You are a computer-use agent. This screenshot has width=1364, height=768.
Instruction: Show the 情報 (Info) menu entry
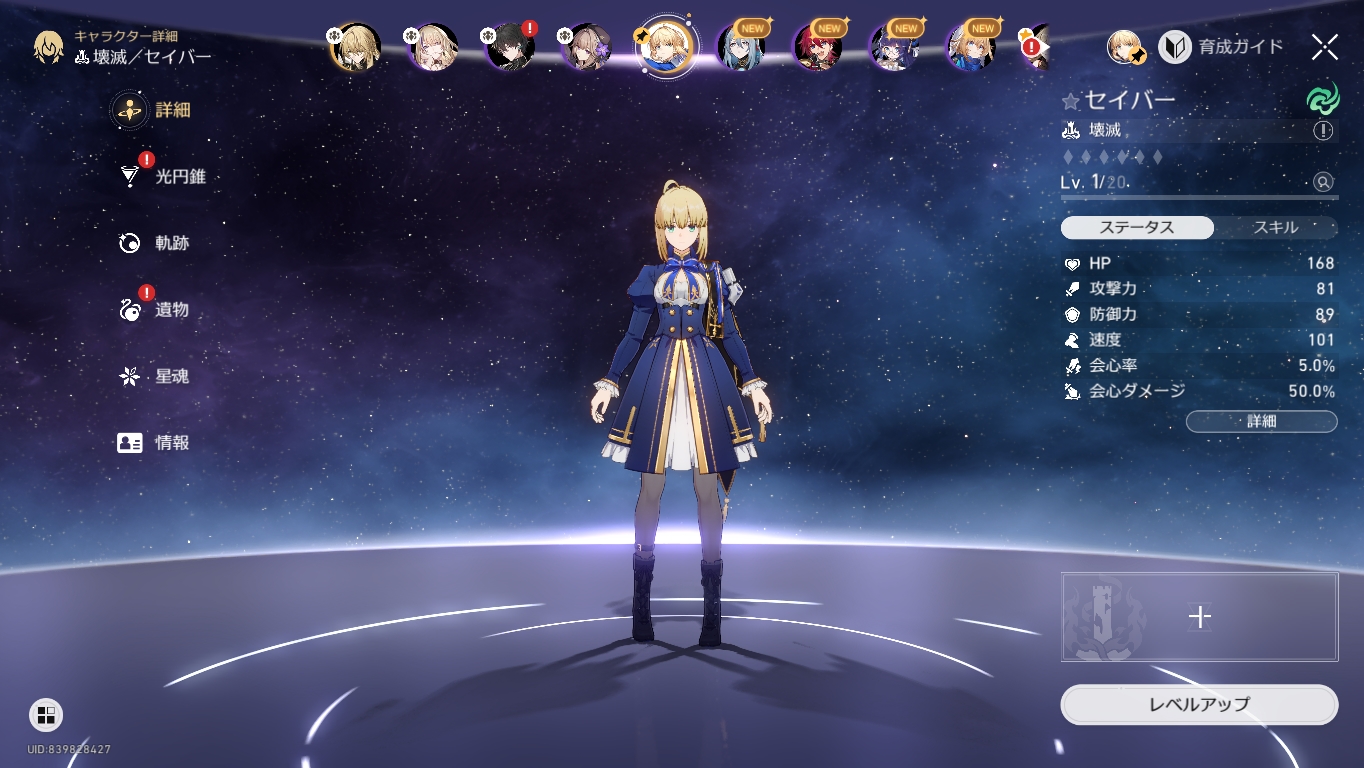point(159,443)
